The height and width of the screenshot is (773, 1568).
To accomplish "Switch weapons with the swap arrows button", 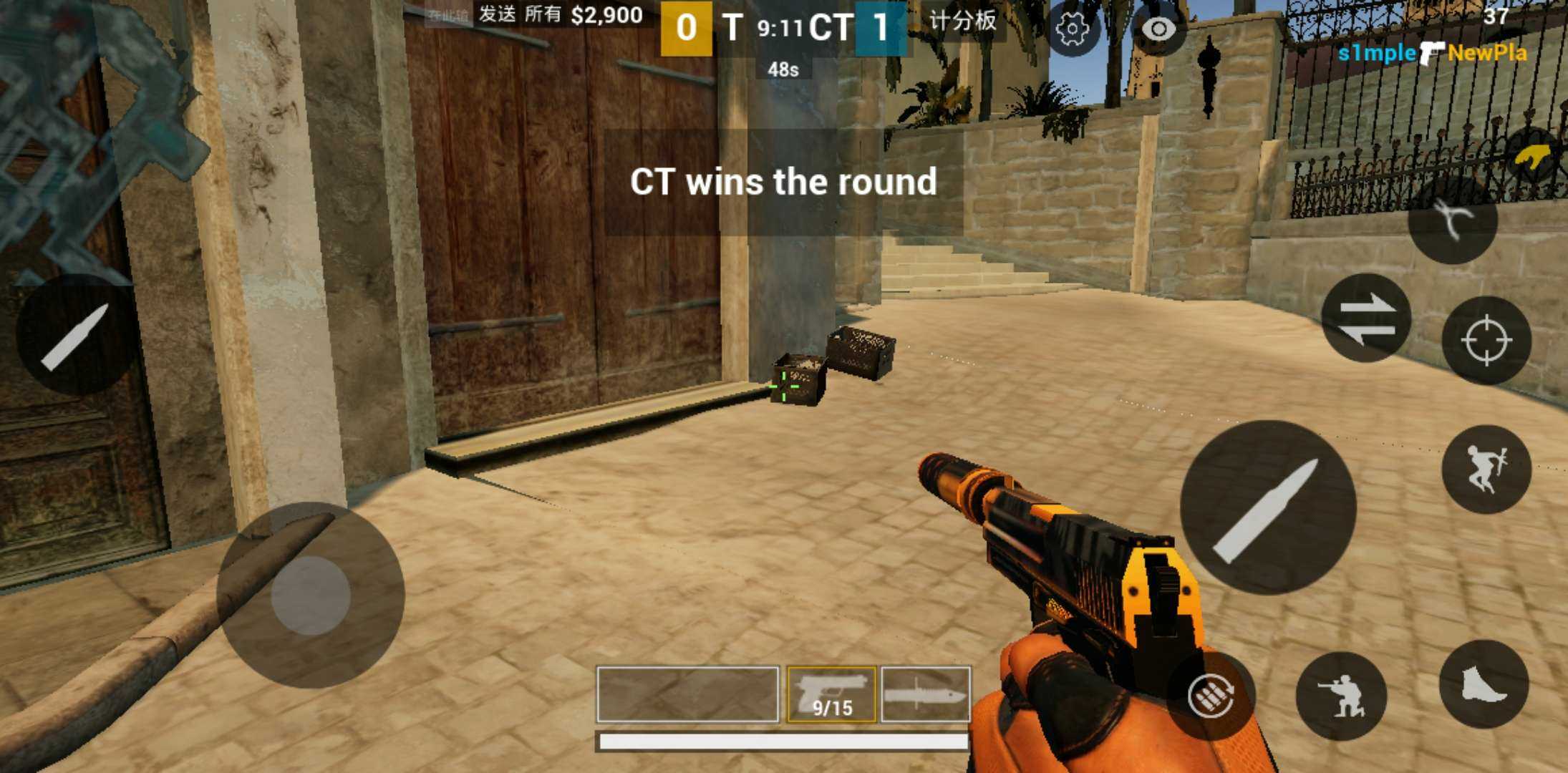I will coord(1366,318).
